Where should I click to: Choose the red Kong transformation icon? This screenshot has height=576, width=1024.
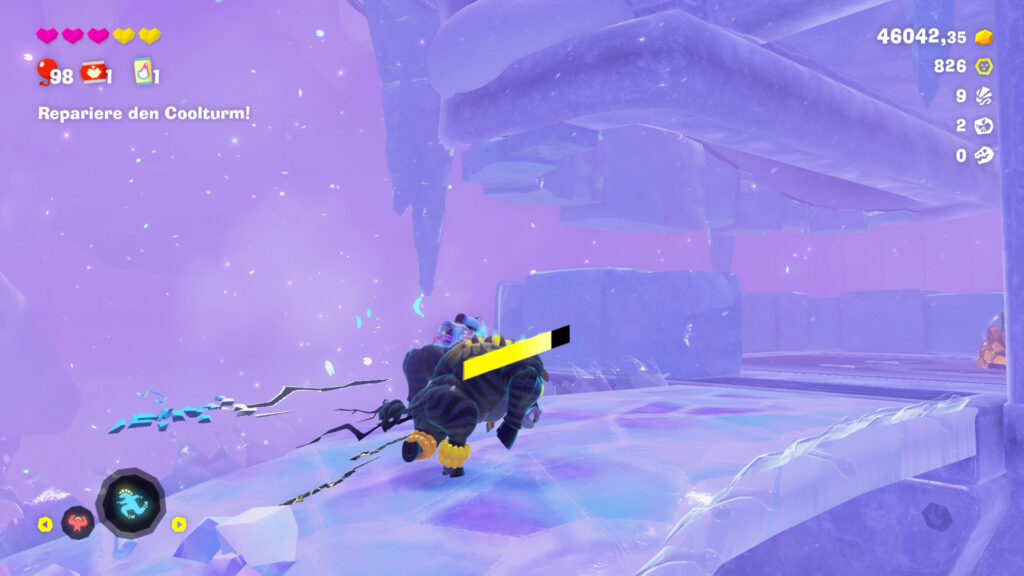78,522
